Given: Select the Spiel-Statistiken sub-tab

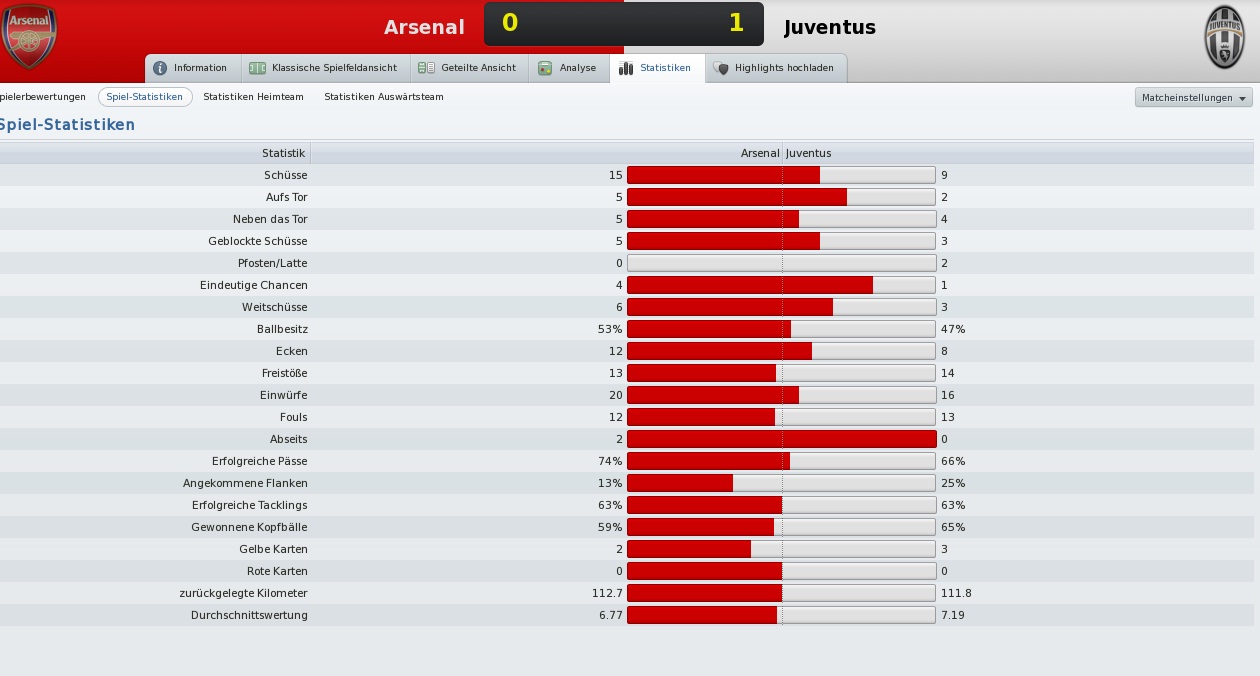Looking at the screenshot, I should point(145,97).
